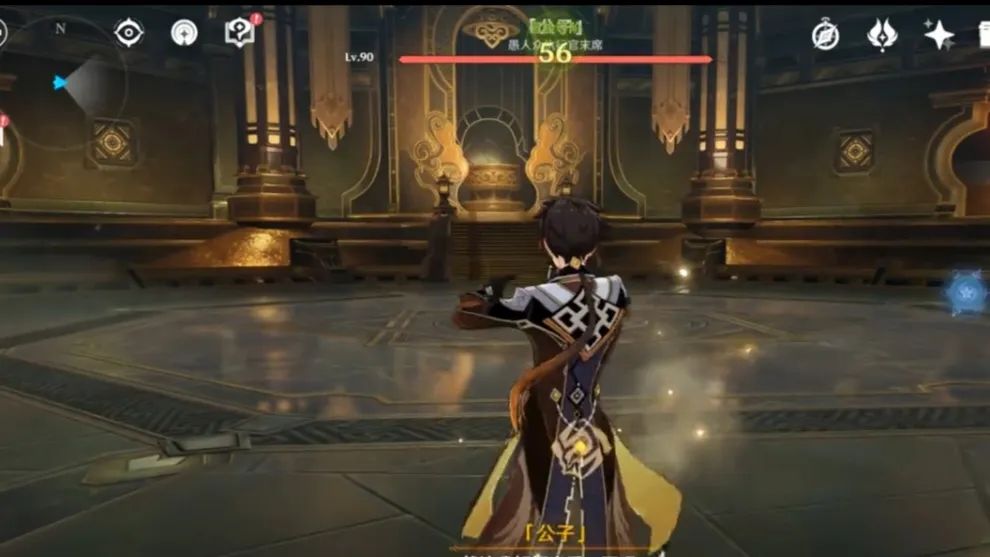Open the compass icon
The image size is (990, 557).
point(825,34)
